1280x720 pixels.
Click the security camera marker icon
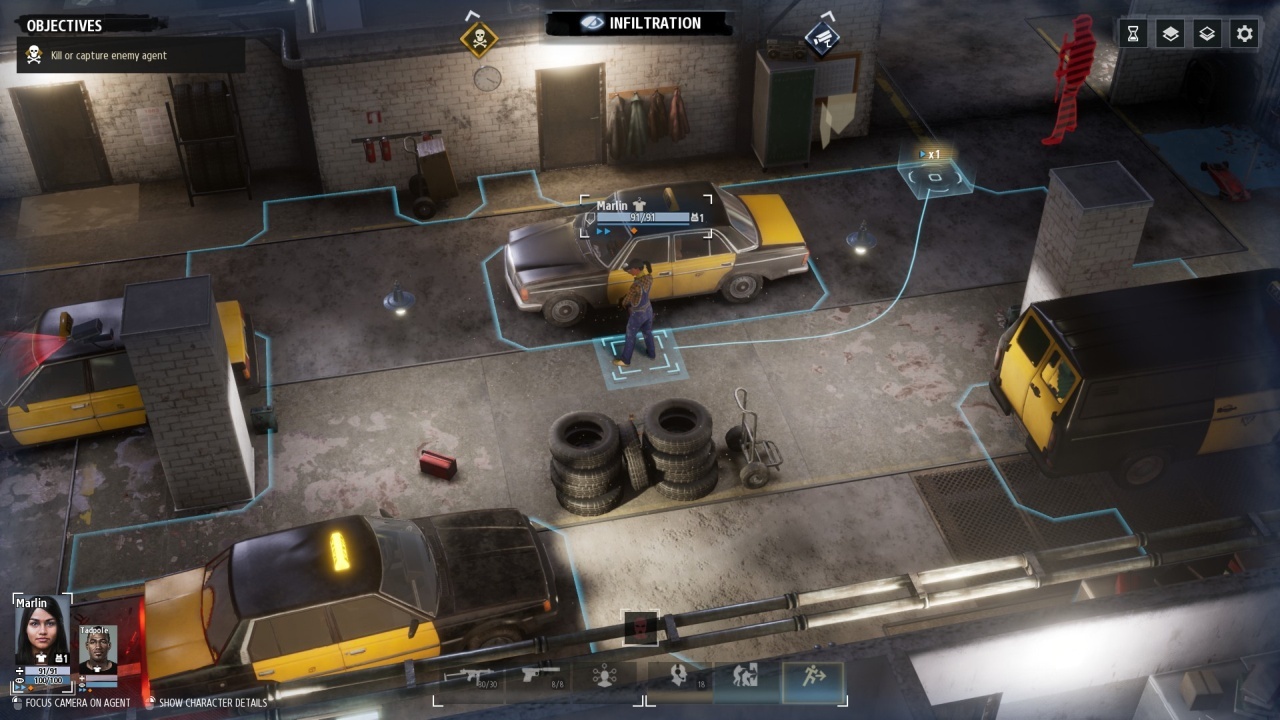tap(821, 39)
